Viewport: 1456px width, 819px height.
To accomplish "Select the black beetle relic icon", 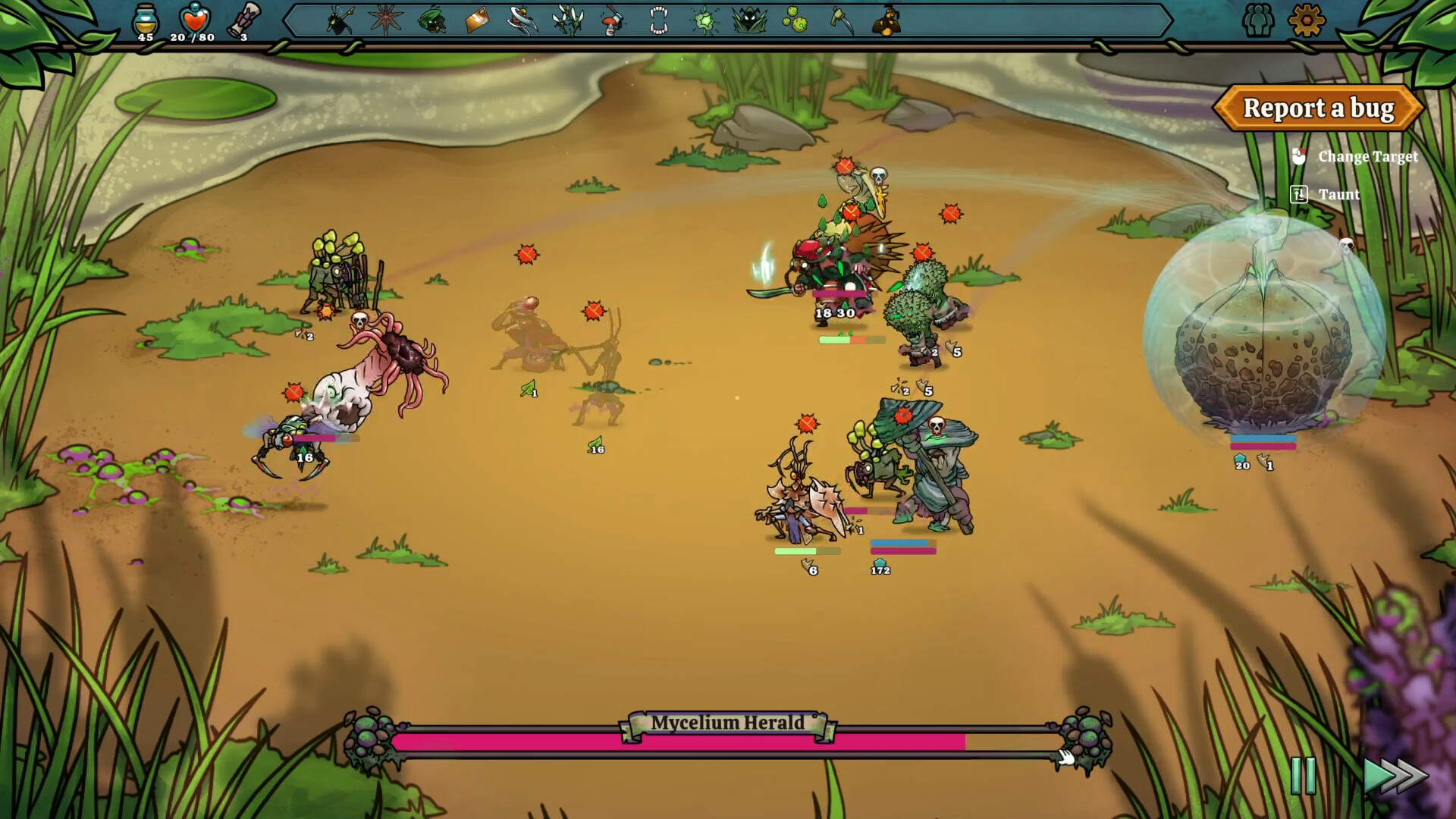I will [x=340, y=20].
